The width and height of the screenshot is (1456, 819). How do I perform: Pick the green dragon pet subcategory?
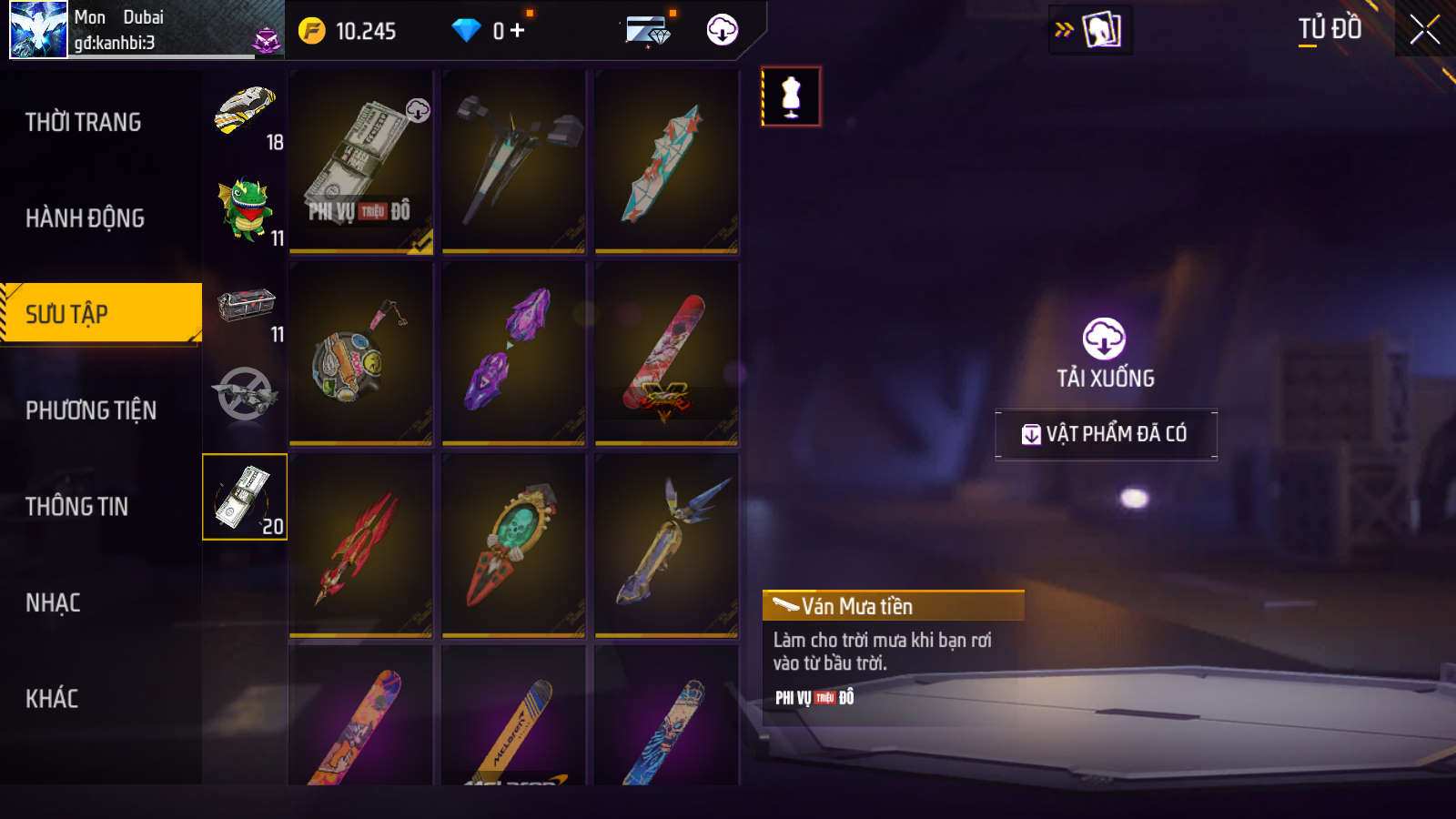[x=244, y=208]
